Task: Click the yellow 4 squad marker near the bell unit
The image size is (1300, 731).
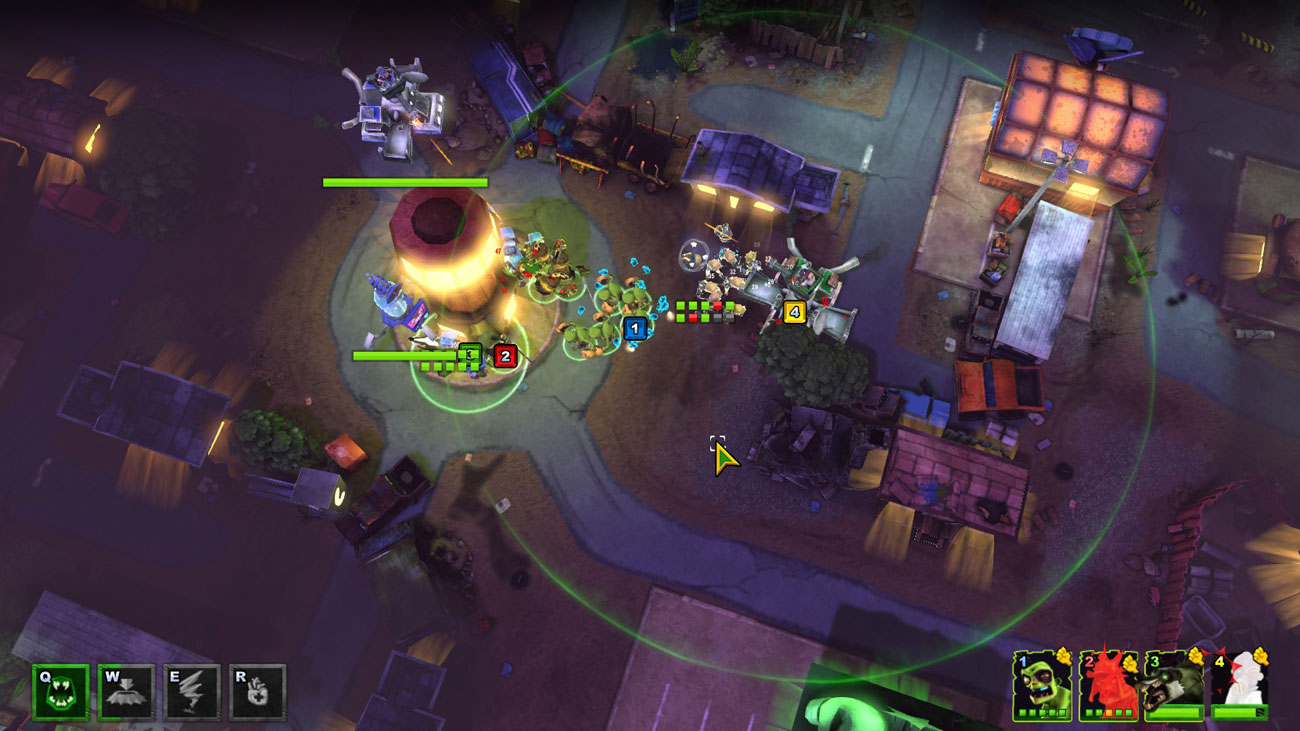Action: coord(794,312)
